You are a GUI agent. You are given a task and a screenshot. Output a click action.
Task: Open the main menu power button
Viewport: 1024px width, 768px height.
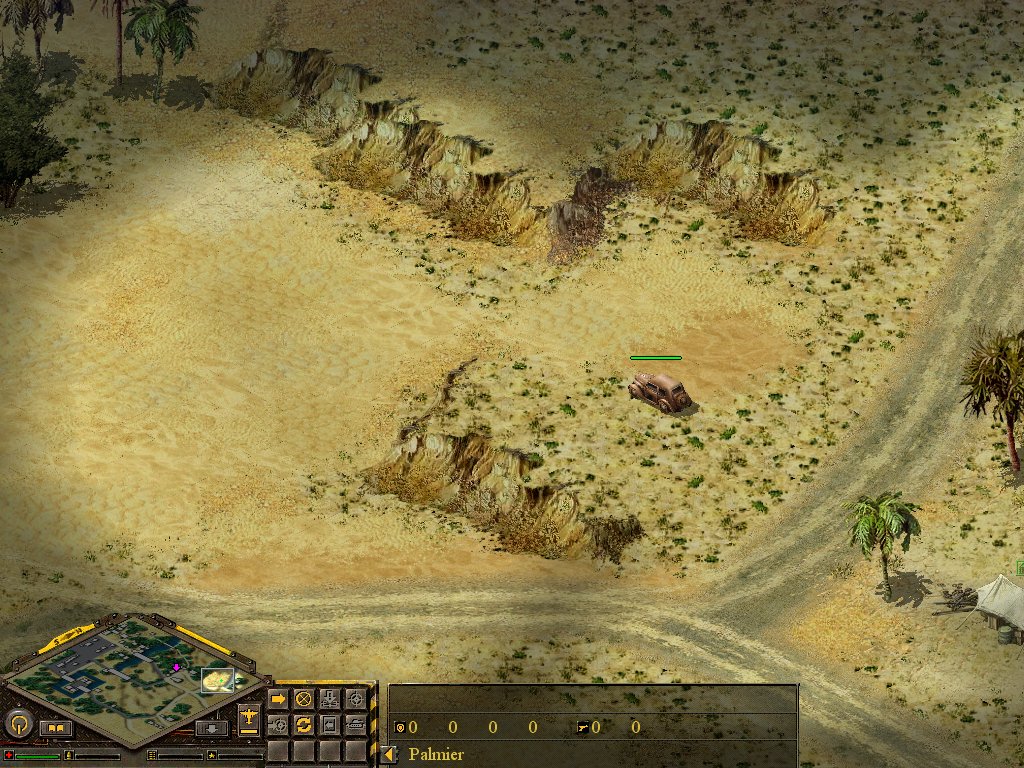point(19,723)
